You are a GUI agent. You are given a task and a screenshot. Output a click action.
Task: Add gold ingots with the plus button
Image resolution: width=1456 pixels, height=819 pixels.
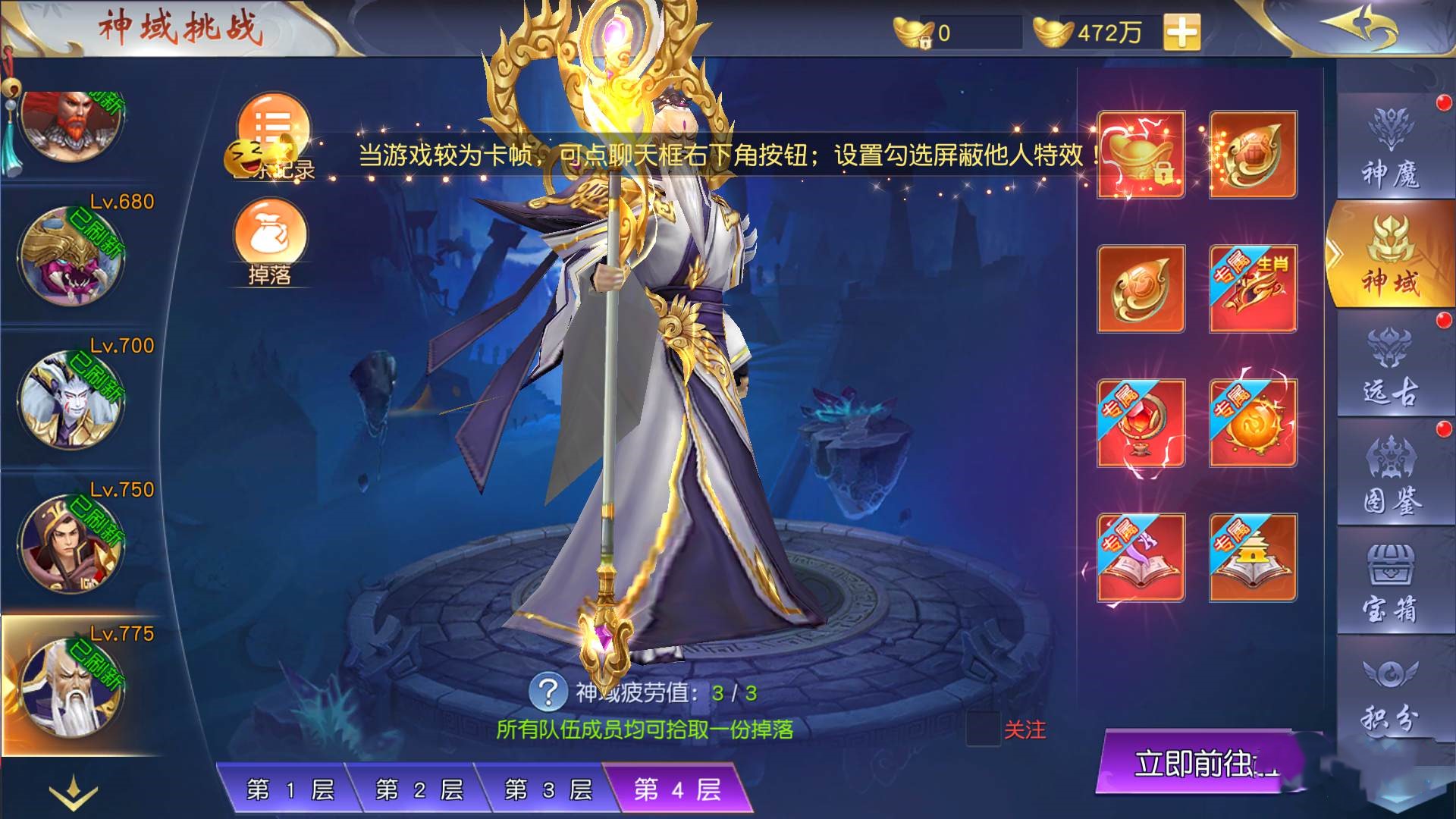click(x=1182, y=33)
